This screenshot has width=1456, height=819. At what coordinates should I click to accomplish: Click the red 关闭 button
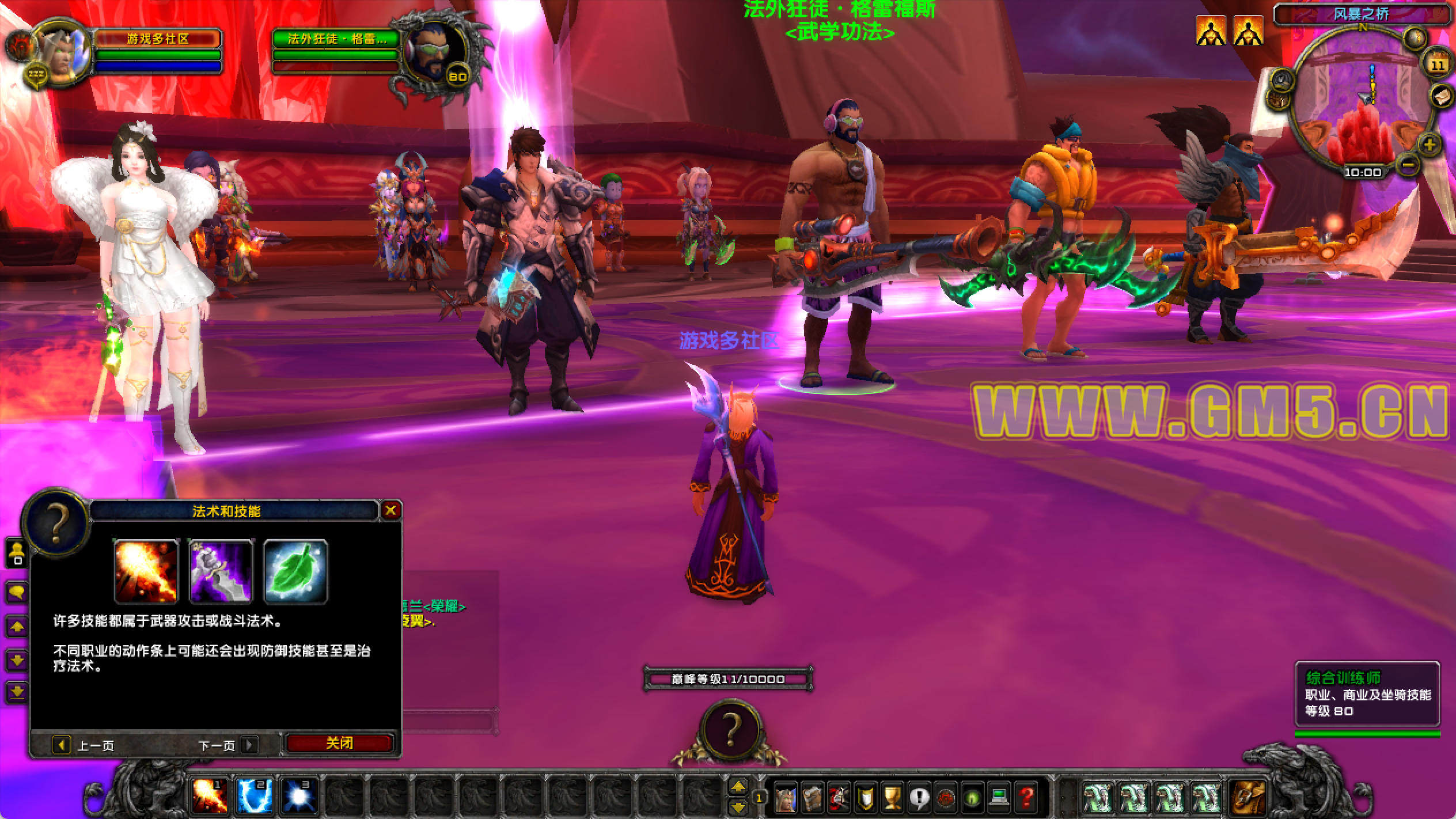tap(339, 744)
